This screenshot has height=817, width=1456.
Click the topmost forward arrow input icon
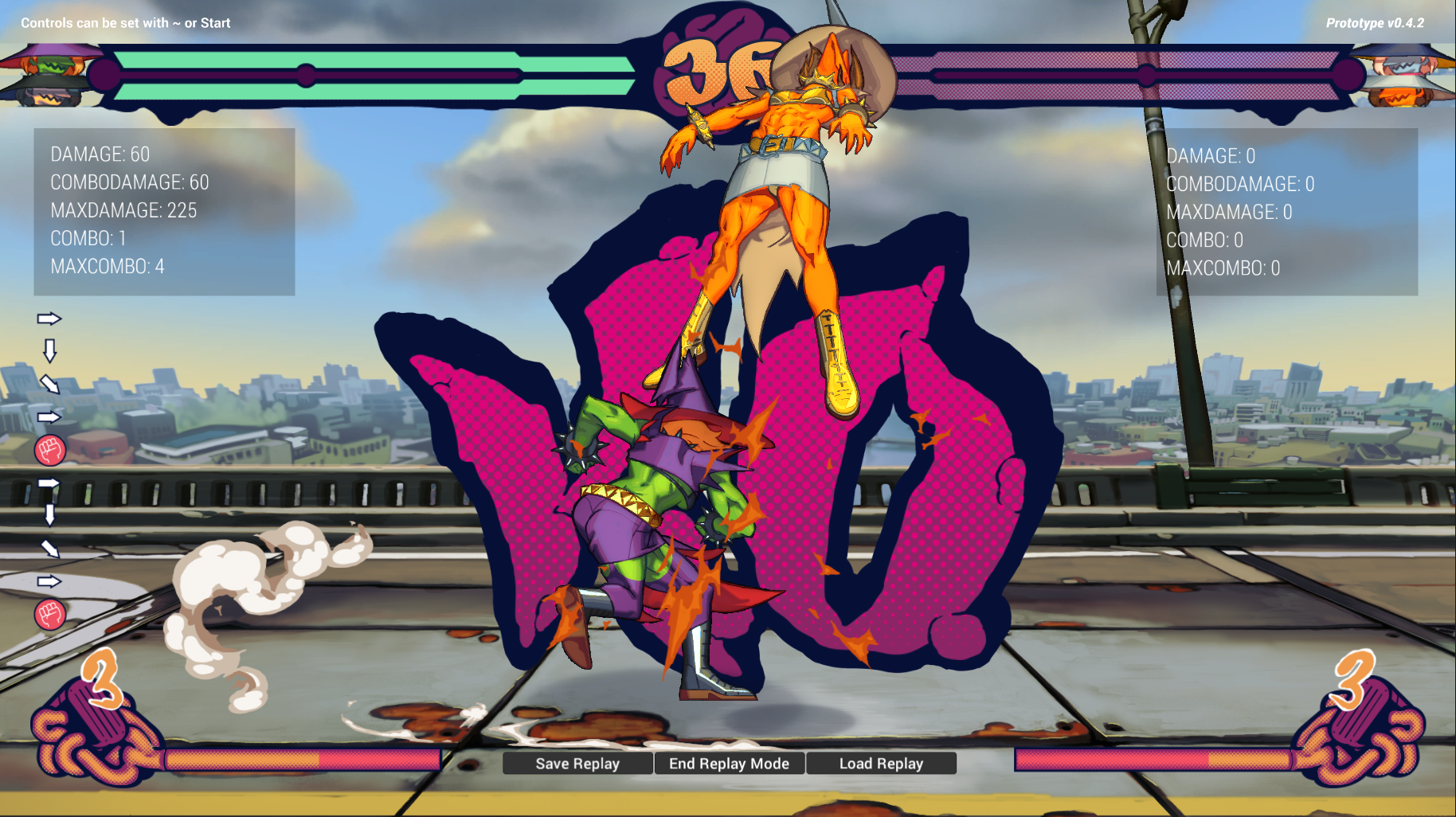click(x=48, y=319)
